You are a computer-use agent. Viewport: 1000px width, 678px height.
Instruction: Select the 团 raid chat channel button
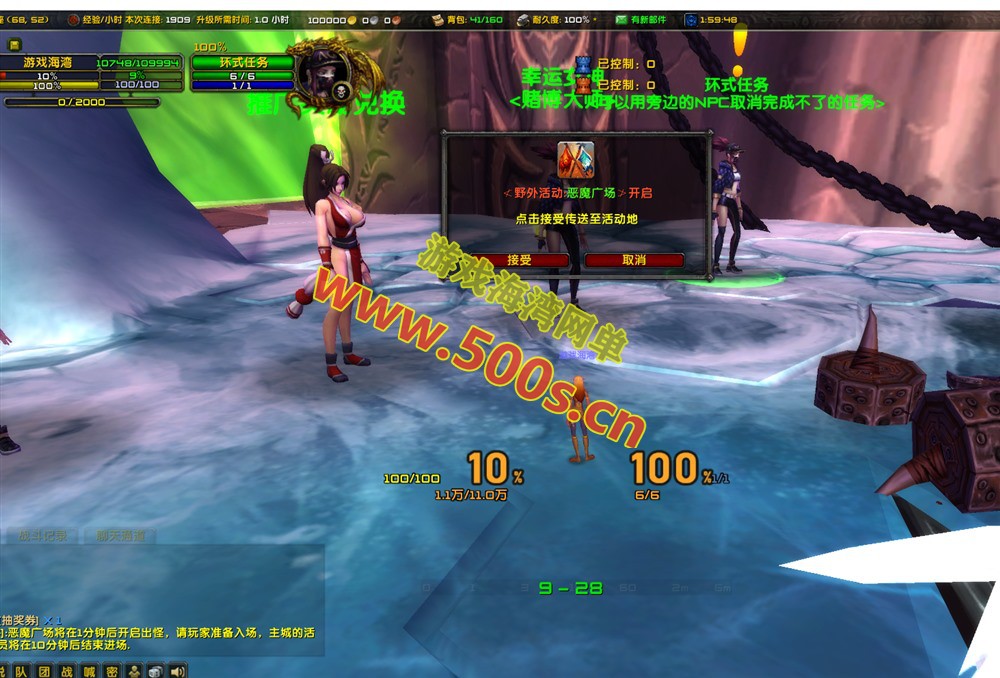(44, 671)
